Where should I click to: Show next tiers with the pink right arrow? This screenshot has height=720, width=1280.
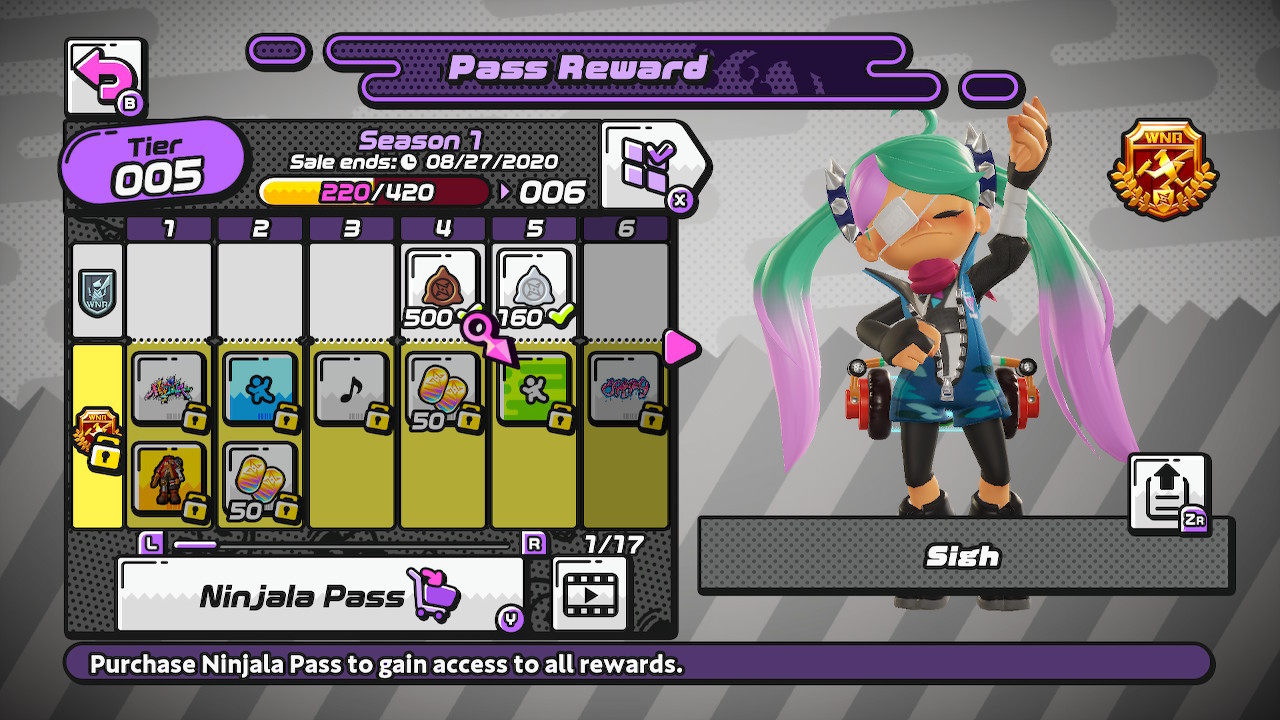pos(680,348)
